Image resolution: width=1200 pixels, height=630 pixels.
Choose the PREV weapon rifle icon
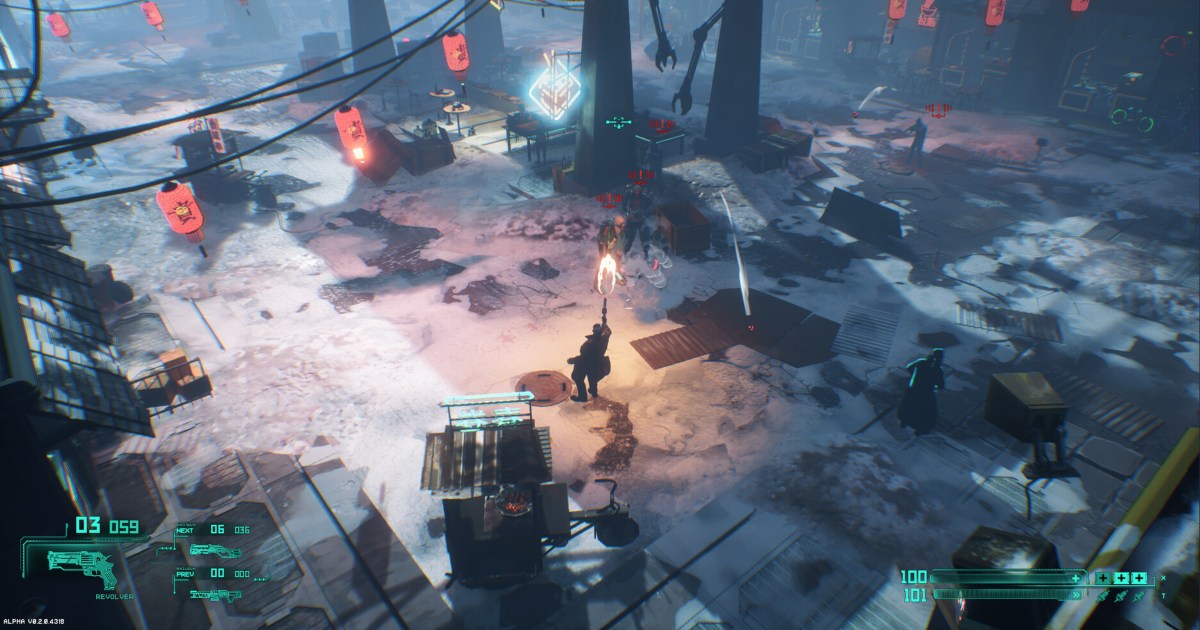pyautogui.click(x=215, y=594)
